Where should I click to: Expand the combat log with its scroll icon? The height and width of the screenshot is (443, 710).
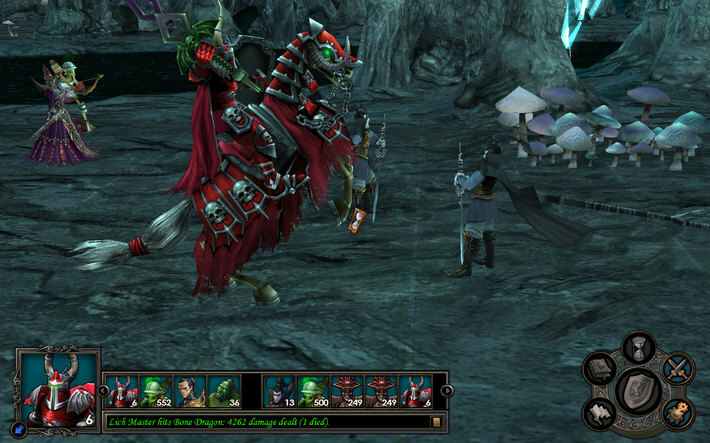[437, 422]
